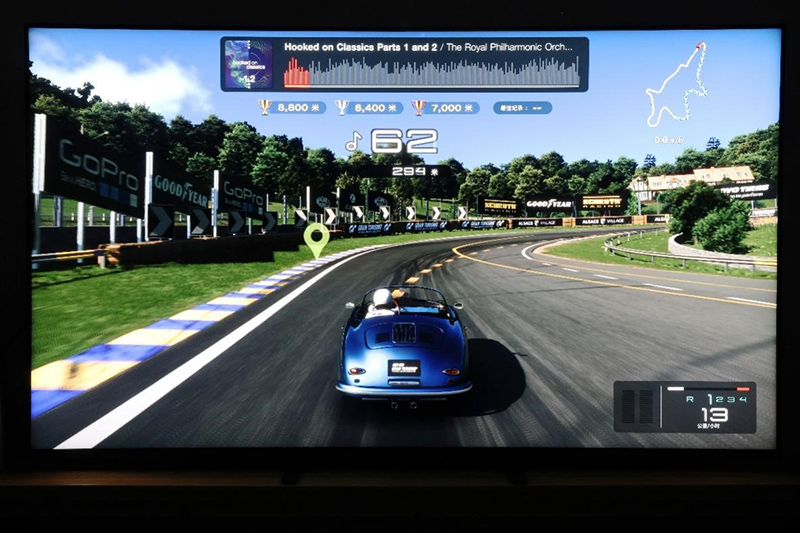
Task: Select the music waveform progress bar
Action: pos(431,72)
